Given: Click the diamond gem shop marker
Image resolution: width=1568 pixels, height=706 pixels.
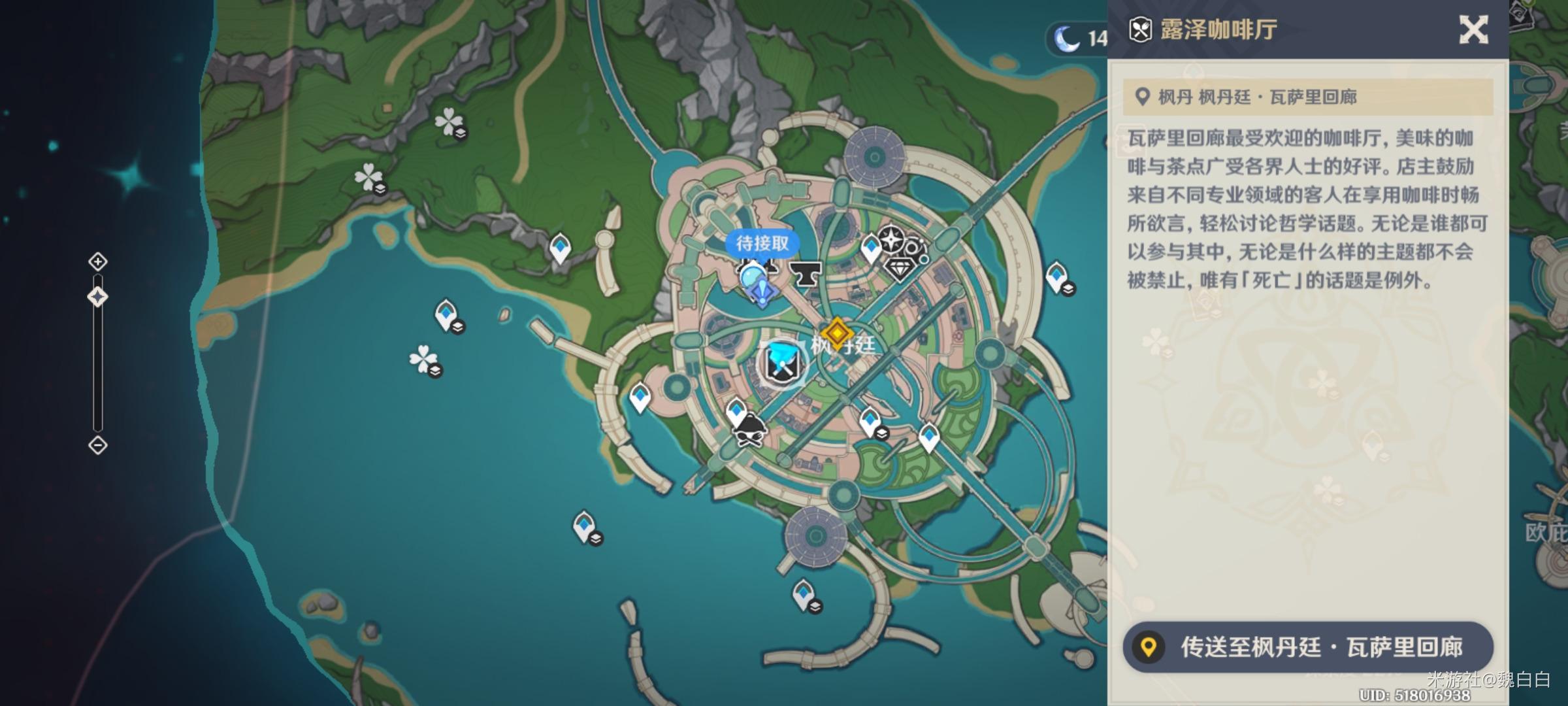Looking at the screenshot, I should point(899,269).
